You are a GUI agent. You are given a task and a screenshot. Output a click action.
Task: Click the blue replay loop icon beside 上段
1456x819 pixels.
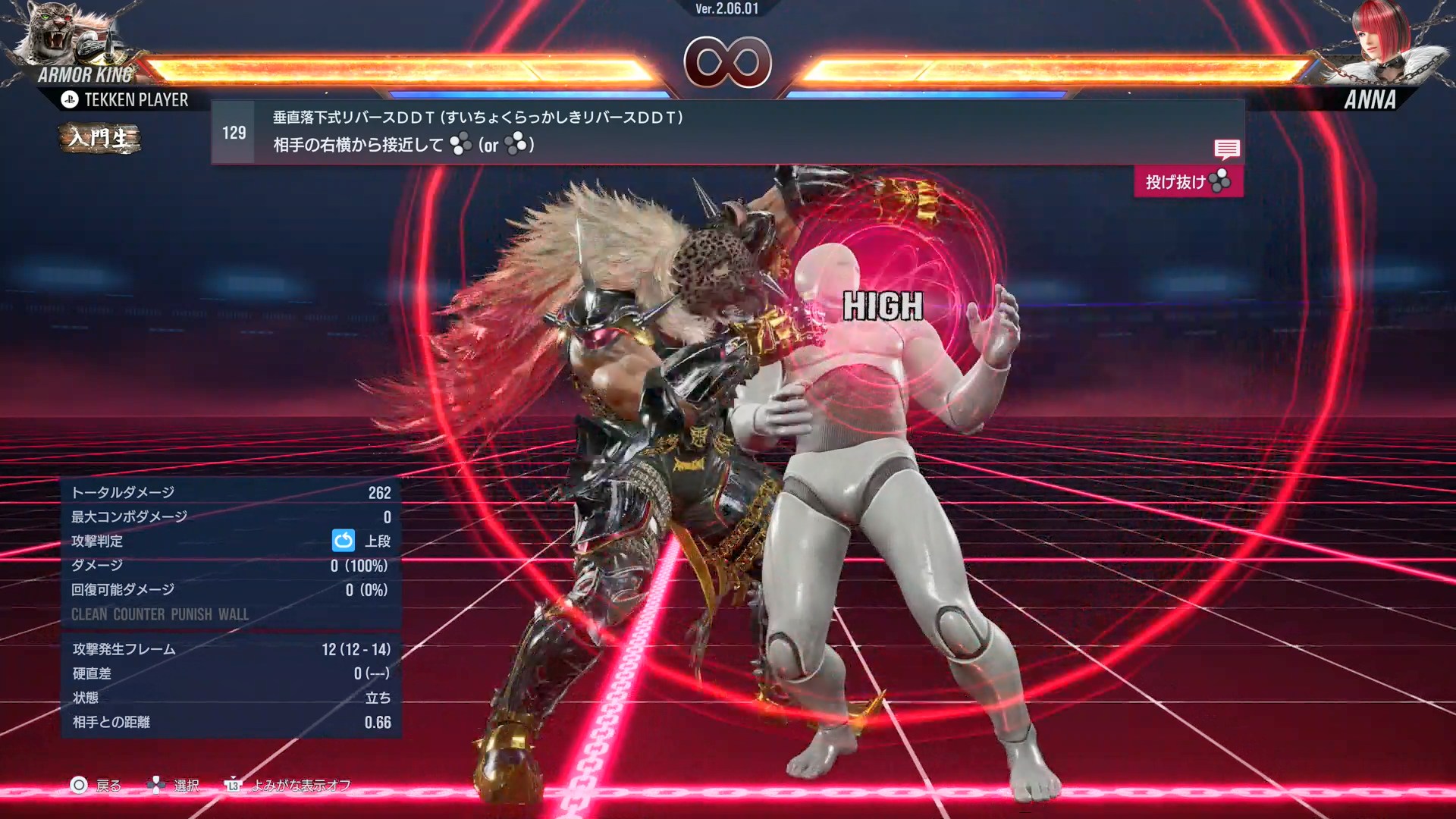pyautogui.click(x=344, y=541)
